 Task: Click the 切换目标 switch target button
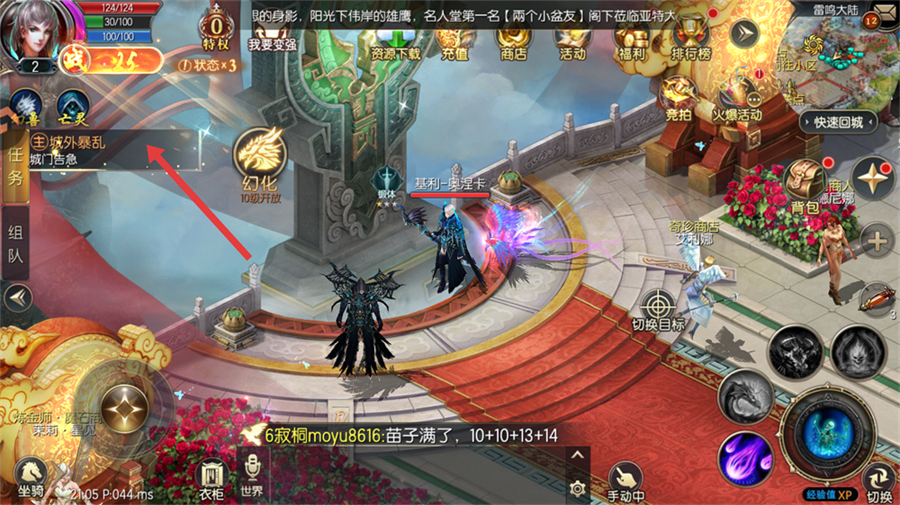click(658, 309)
